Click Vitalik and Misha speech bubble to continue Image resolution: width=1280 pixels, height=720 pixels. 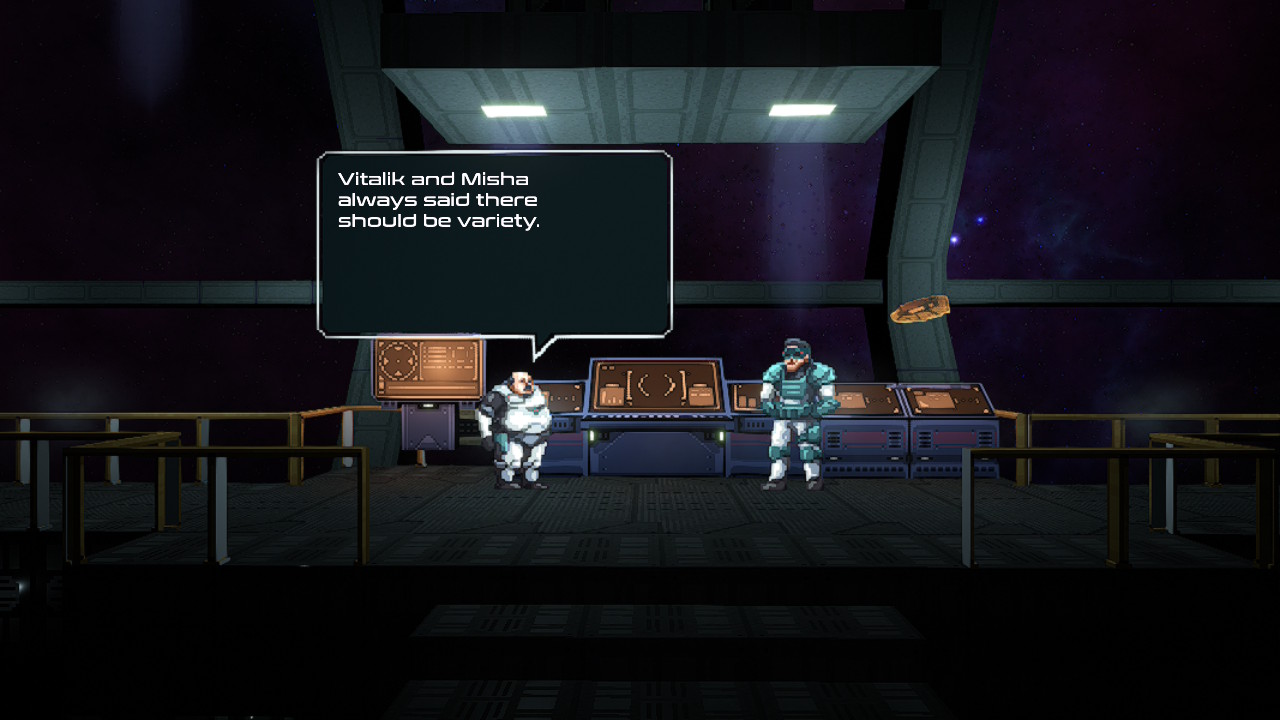pyautogui.click(x=494, y=244)
